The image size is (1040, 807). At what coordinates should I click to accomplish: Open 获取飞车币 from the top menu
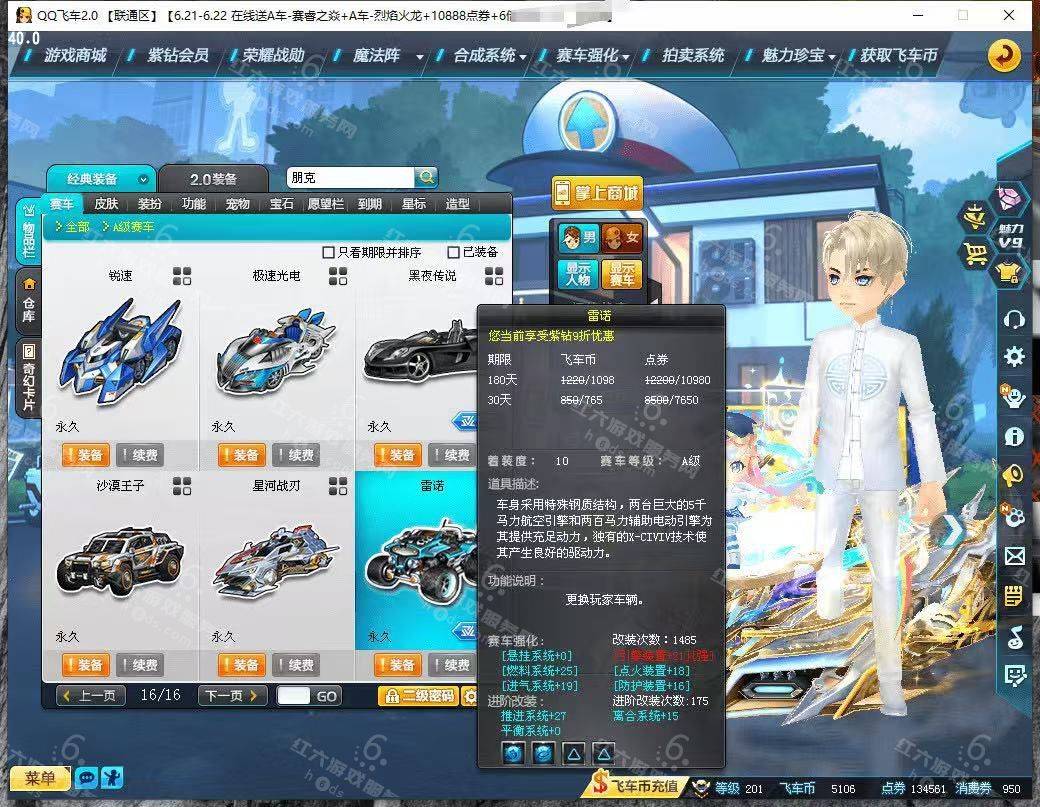(898, 56)
